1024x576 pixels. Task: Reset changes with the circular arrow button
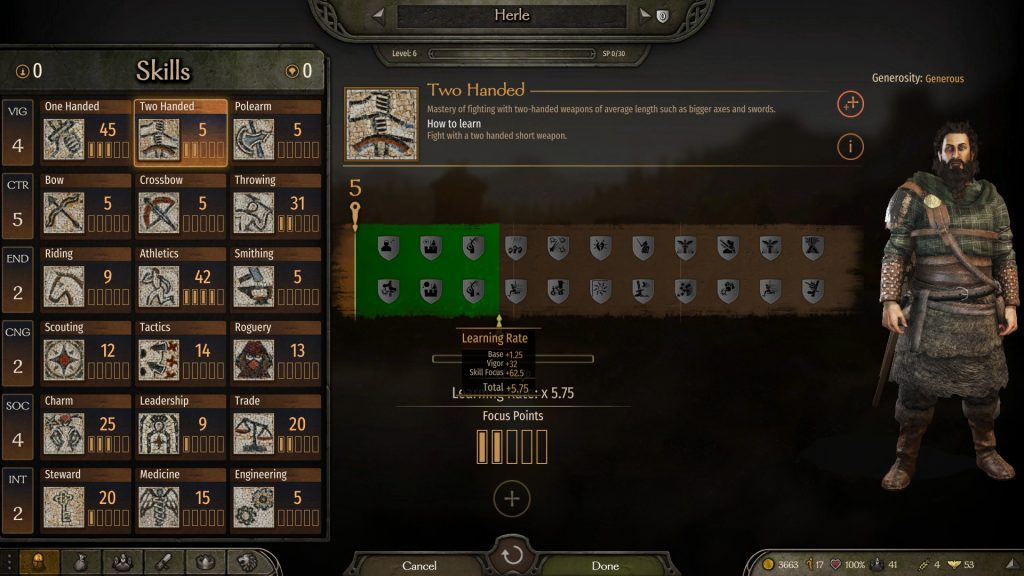[x=512, y=556]
